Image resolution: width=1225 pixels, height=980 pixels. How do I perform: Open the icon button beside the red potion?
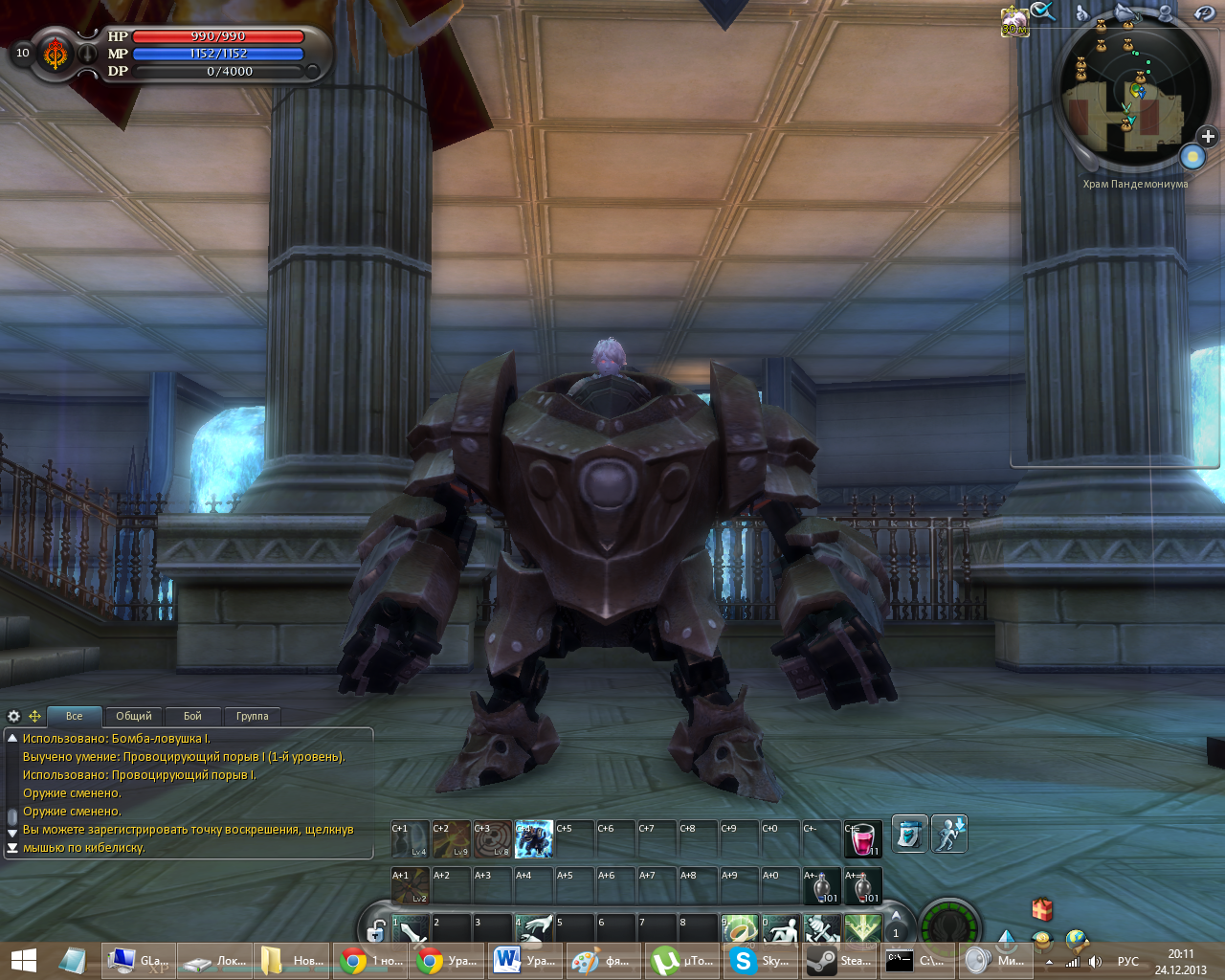coord(909,834)
